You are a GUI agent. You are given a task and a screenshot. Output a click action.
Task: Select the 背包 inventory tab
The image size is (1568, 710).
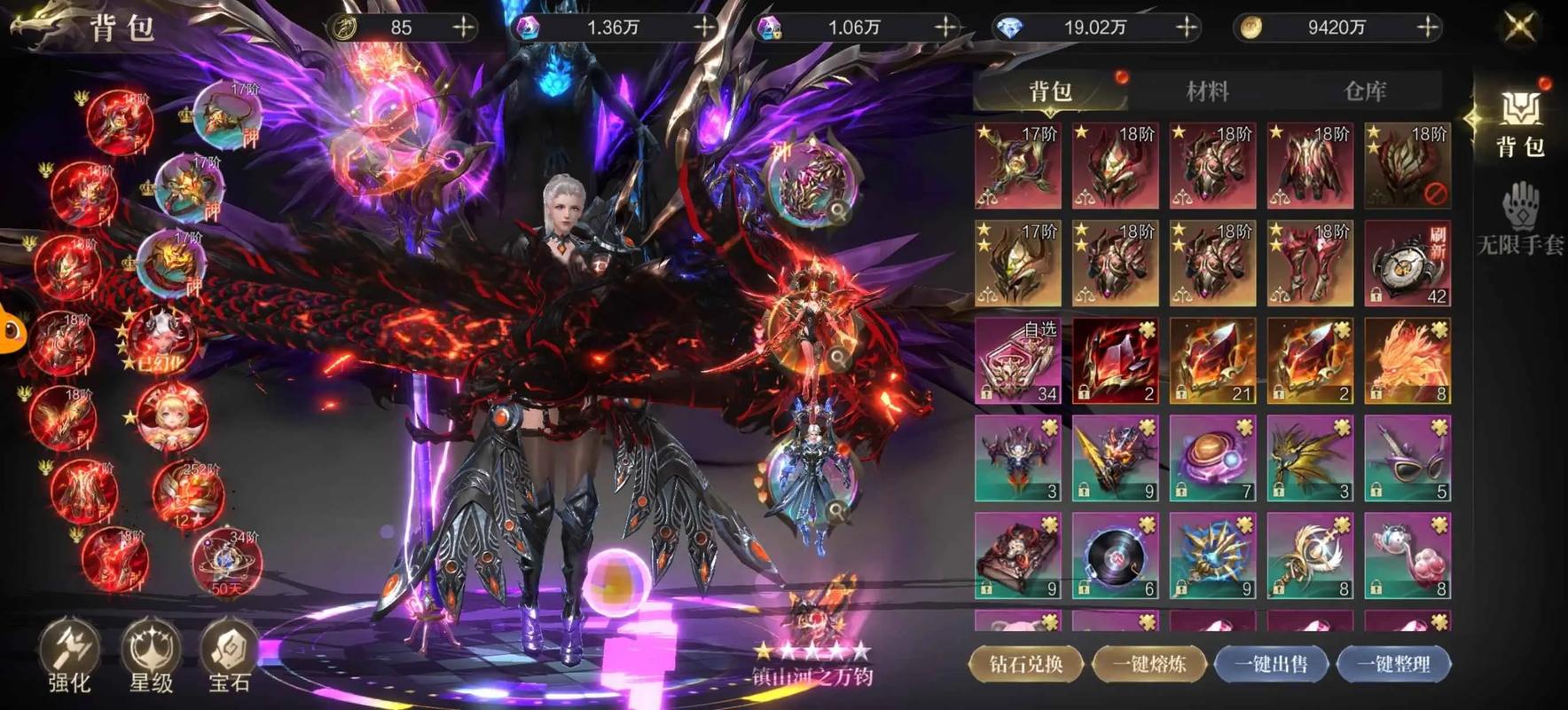point(1050,91)
